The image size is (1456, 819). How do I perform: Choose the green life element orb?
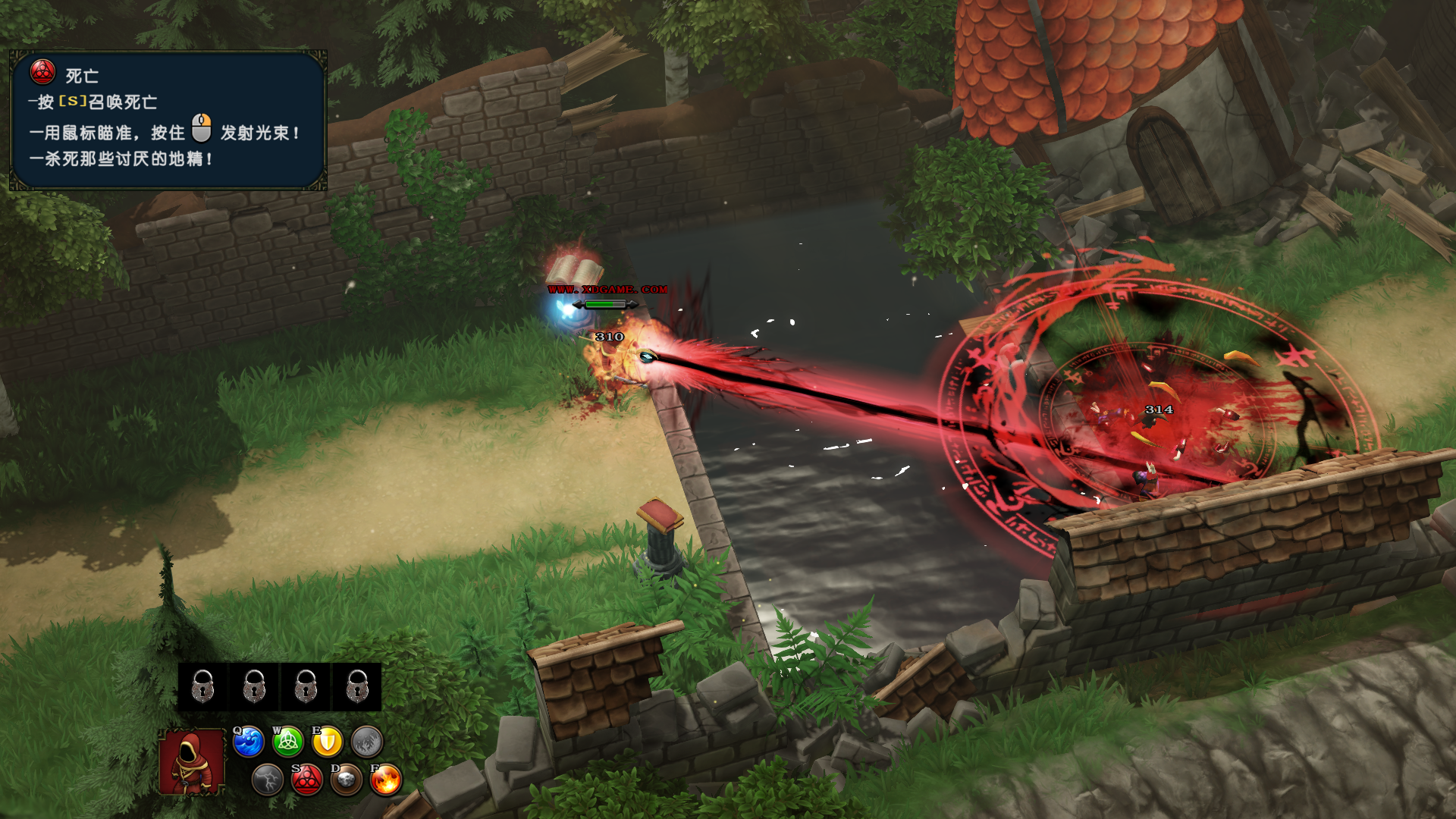coord(288,742)
